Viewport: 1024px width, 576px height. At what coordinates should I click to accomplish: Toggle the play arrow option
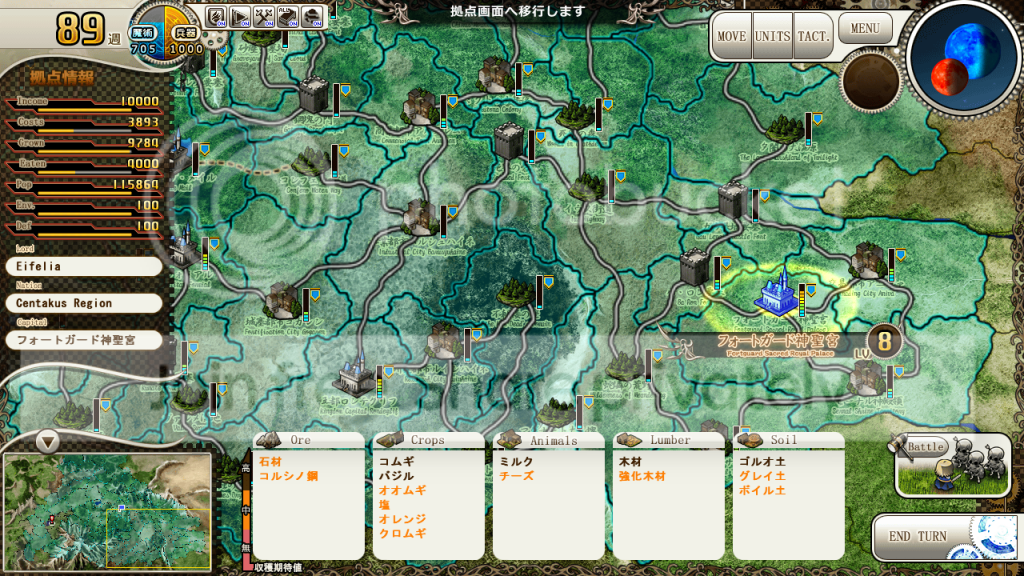click(241, 16)
